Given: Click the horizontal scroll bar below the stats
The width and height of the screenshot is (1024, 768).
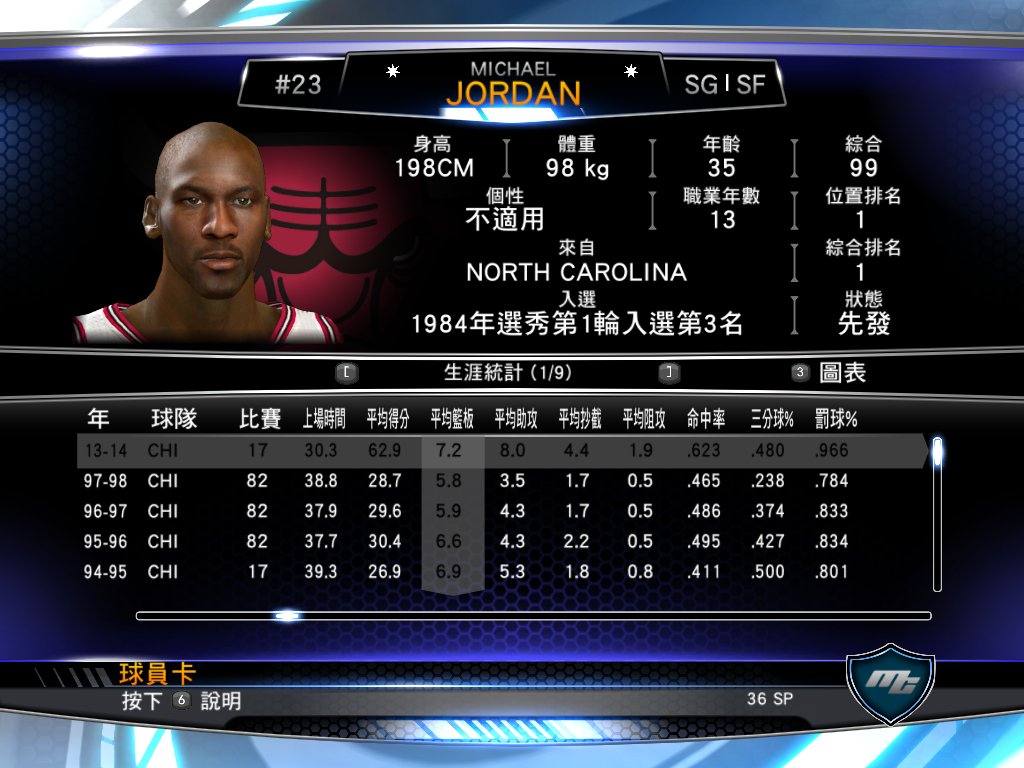Looking at the screenshot, I should 533,616.
